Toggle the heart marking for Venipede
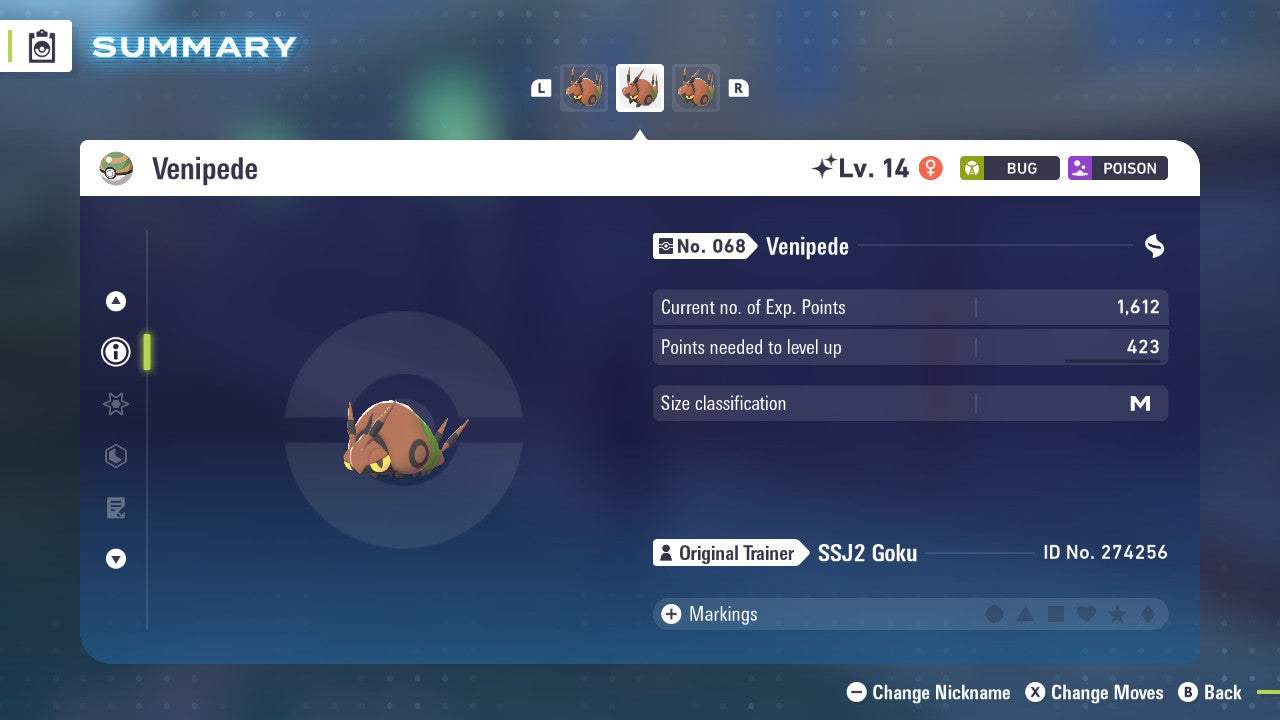 (1086, 614)
